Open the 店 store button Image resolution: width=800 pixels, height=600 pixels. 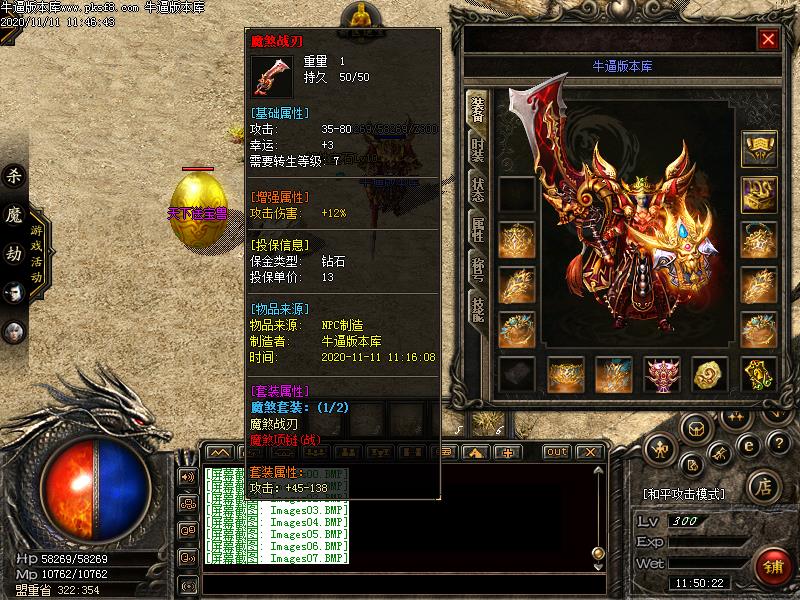(x=762, y=487)
